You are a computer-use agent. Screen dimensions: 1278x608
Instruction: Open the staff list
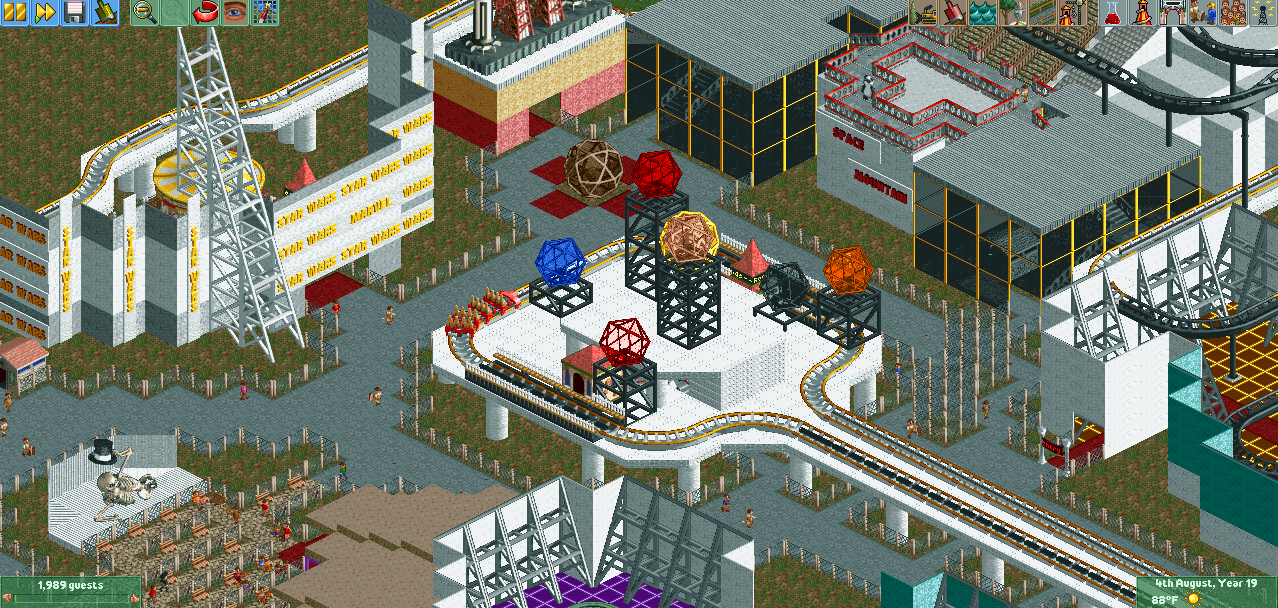click(x=1203, y=13)
